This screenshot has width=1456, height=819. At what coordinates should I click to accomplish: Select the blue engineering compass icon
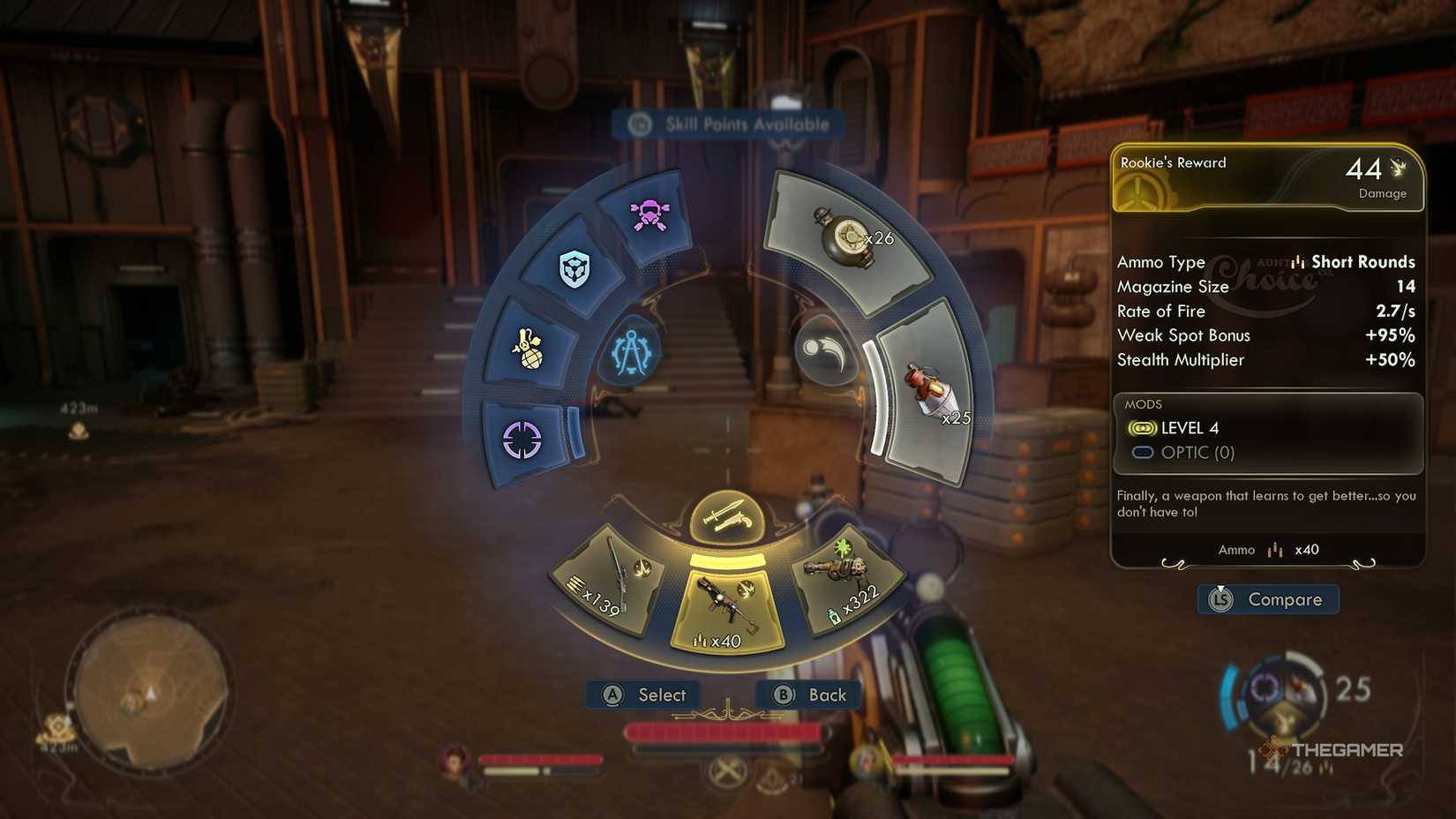click(x=634, y=353)
